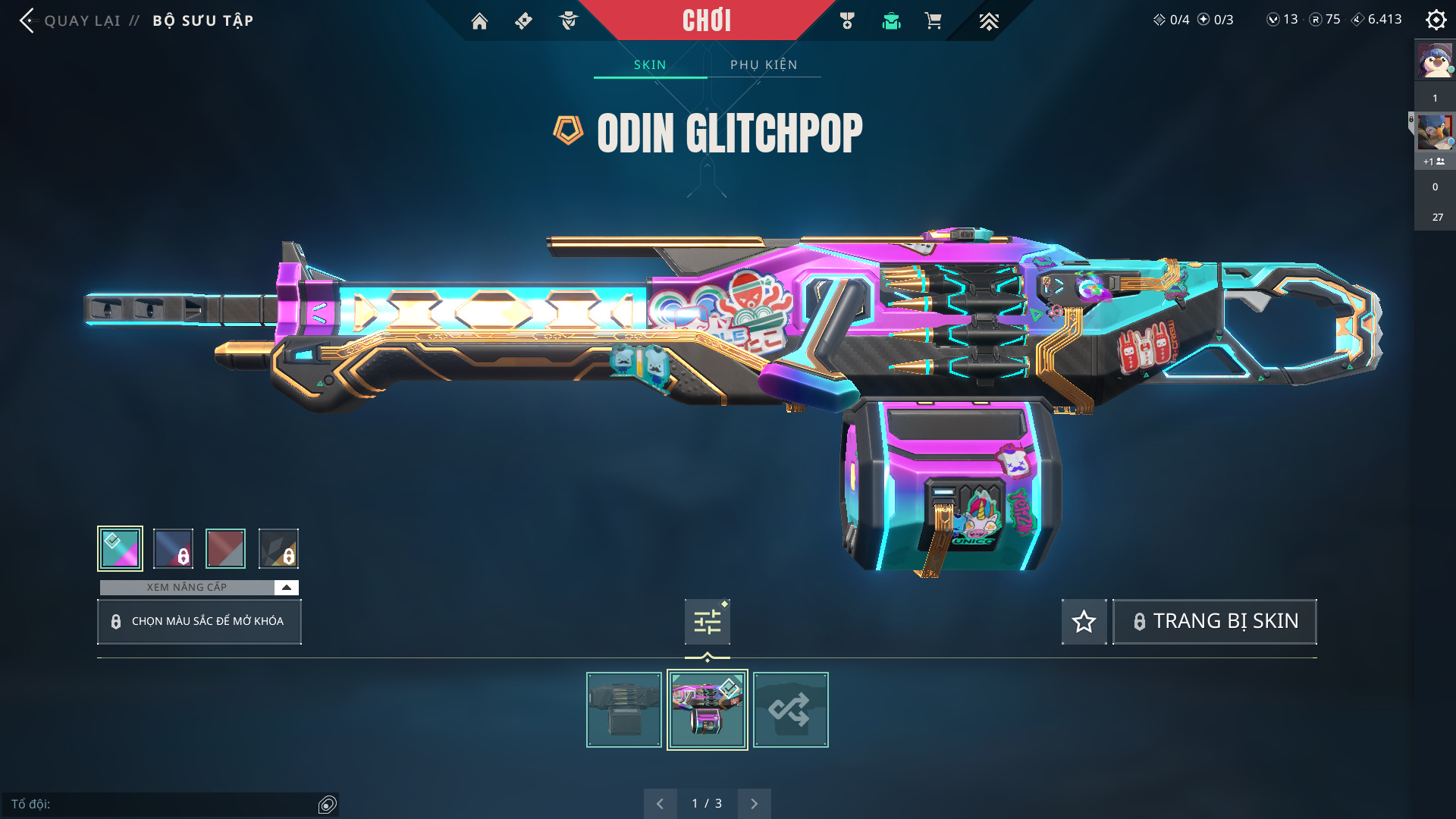Click CHỌN MÀU SẮC ĐỂ MỞ KHÓA button
Screen dimensions: 1456x819
199,622
